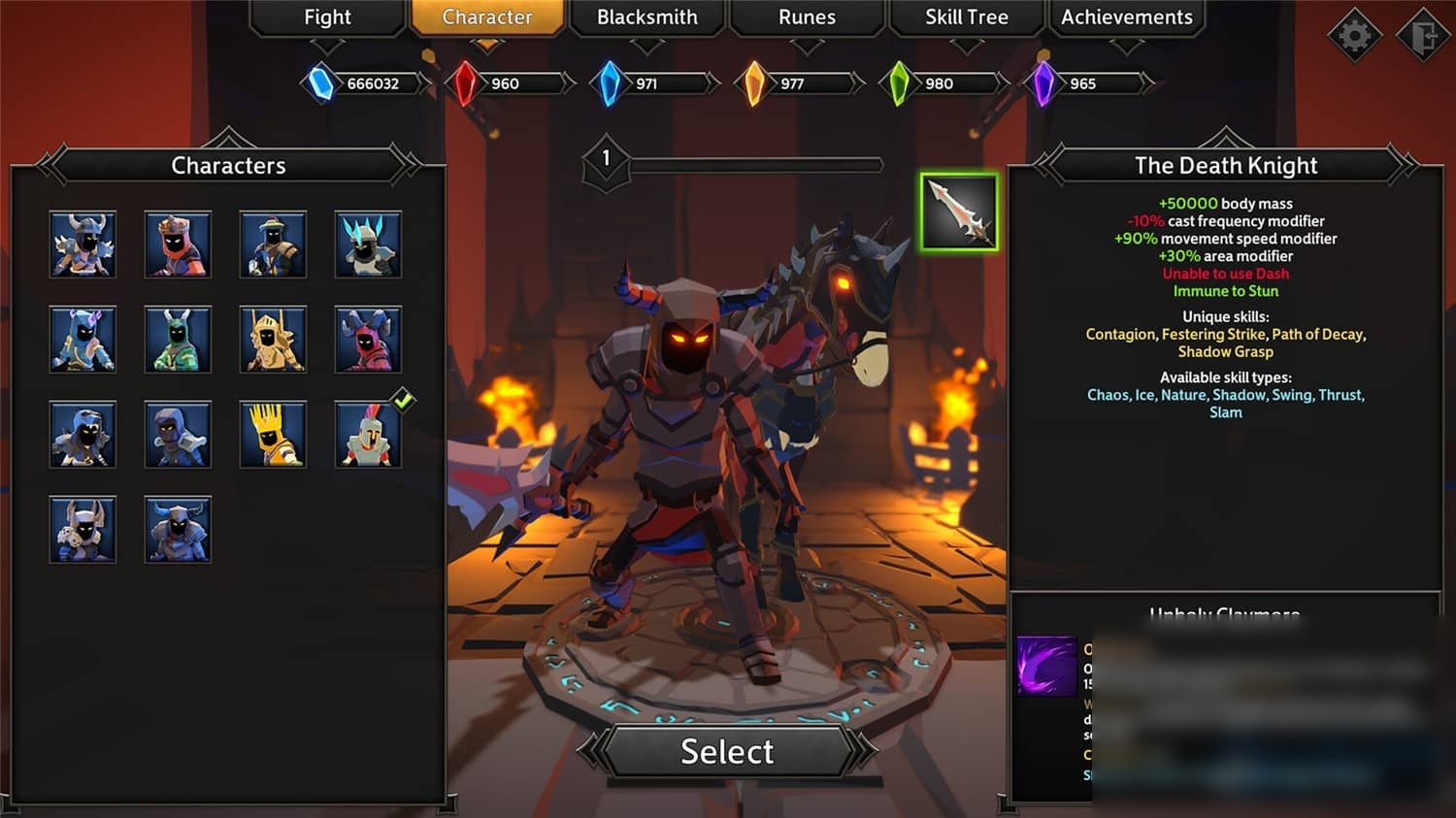Screen dimensions: 1456x818
Task: Confirm the Death Knight with Select
Action: click(727, 751)
